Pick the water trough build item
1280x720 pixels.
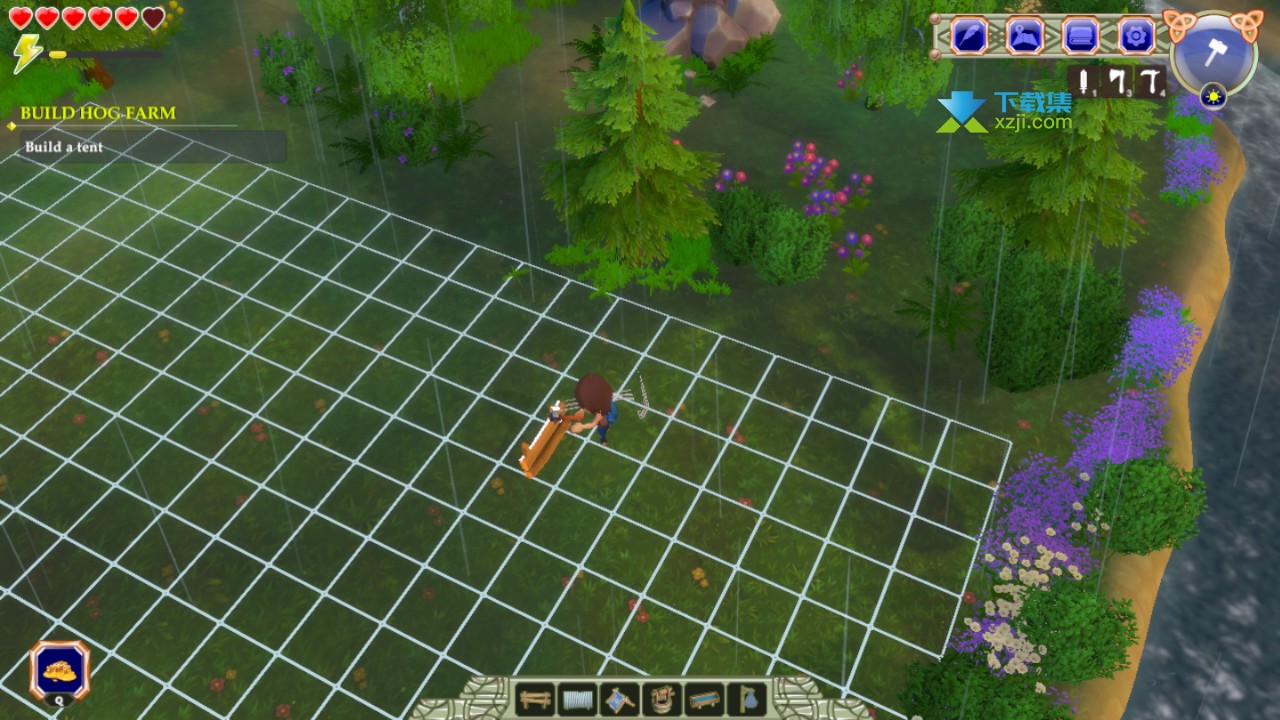click(703, 698)
